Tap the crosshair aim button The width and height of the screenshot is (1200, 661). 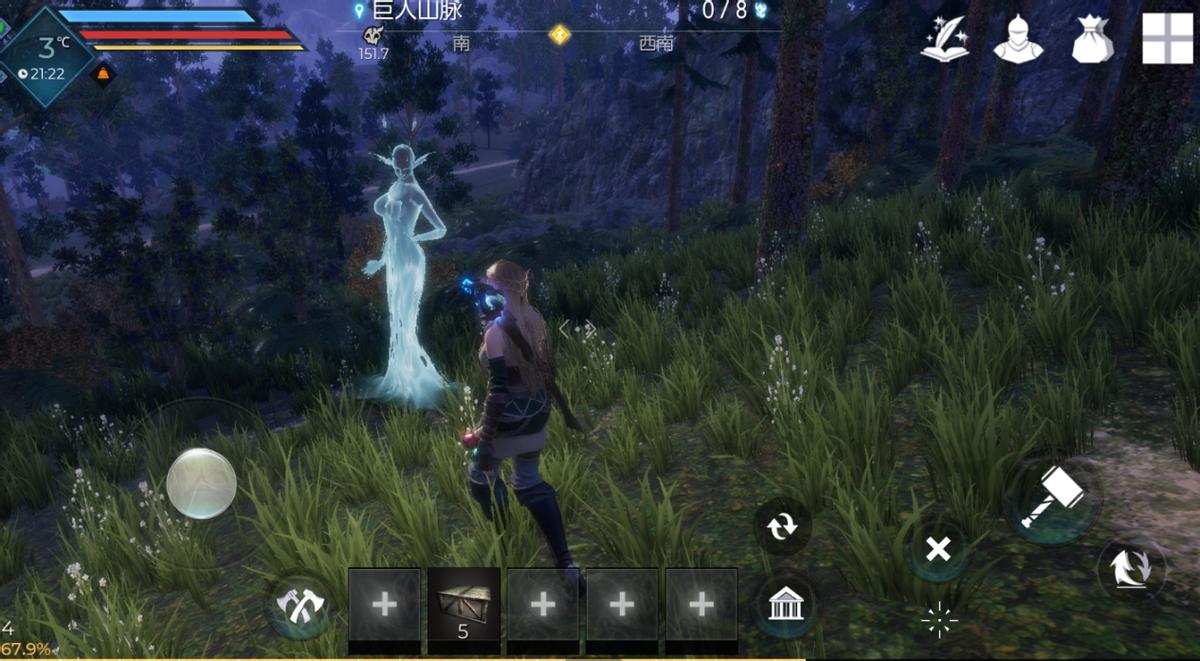click(939, 621)
